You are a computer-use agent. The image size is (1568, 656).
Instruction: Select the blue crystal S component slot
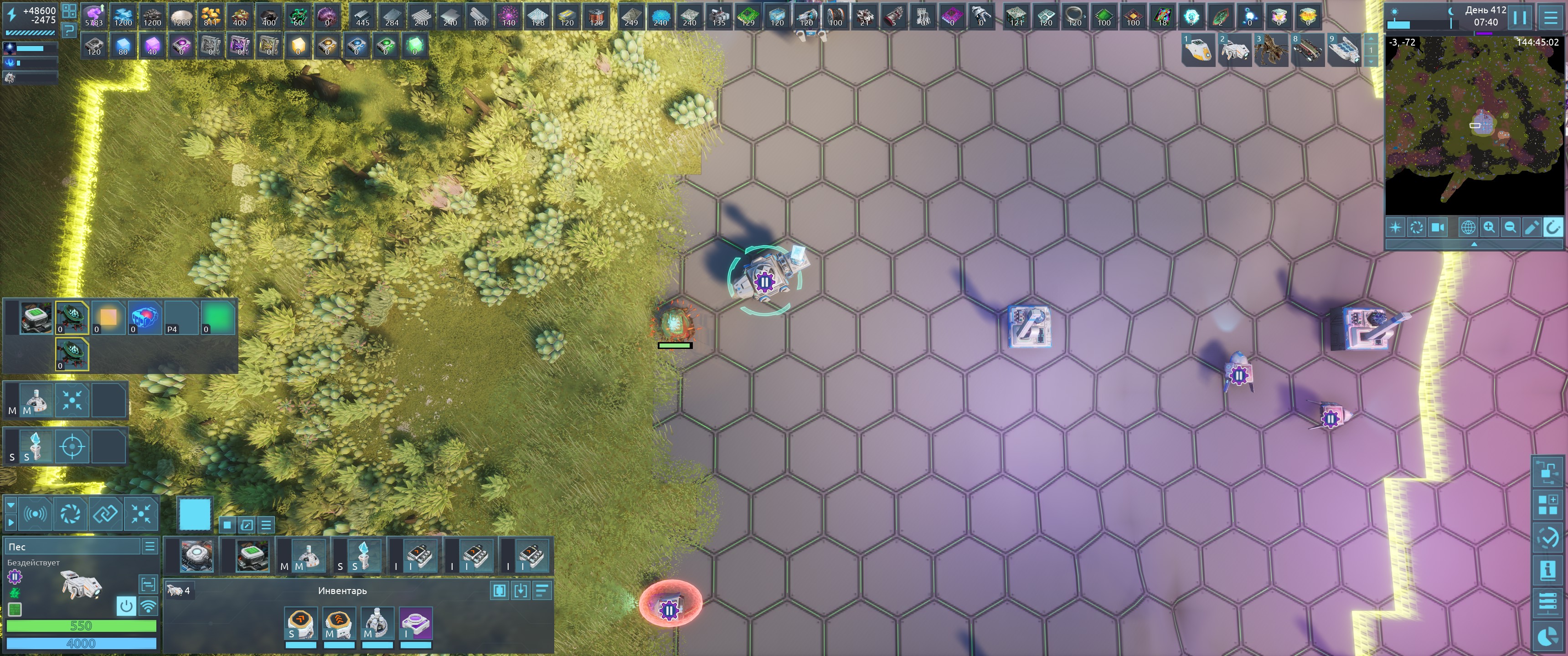(363, 556)
